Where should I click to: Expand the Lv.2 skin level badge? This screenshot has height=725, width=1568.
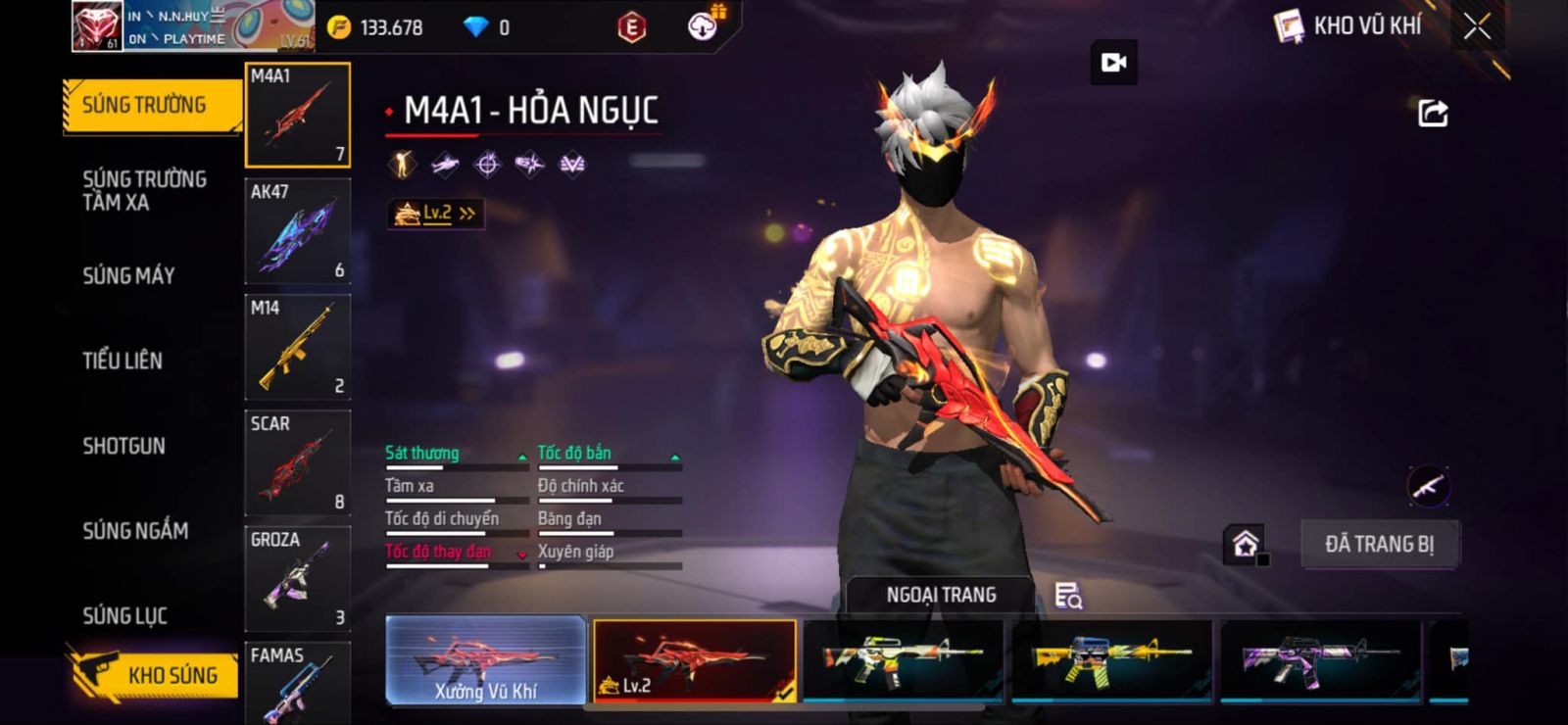click(435, 213)
